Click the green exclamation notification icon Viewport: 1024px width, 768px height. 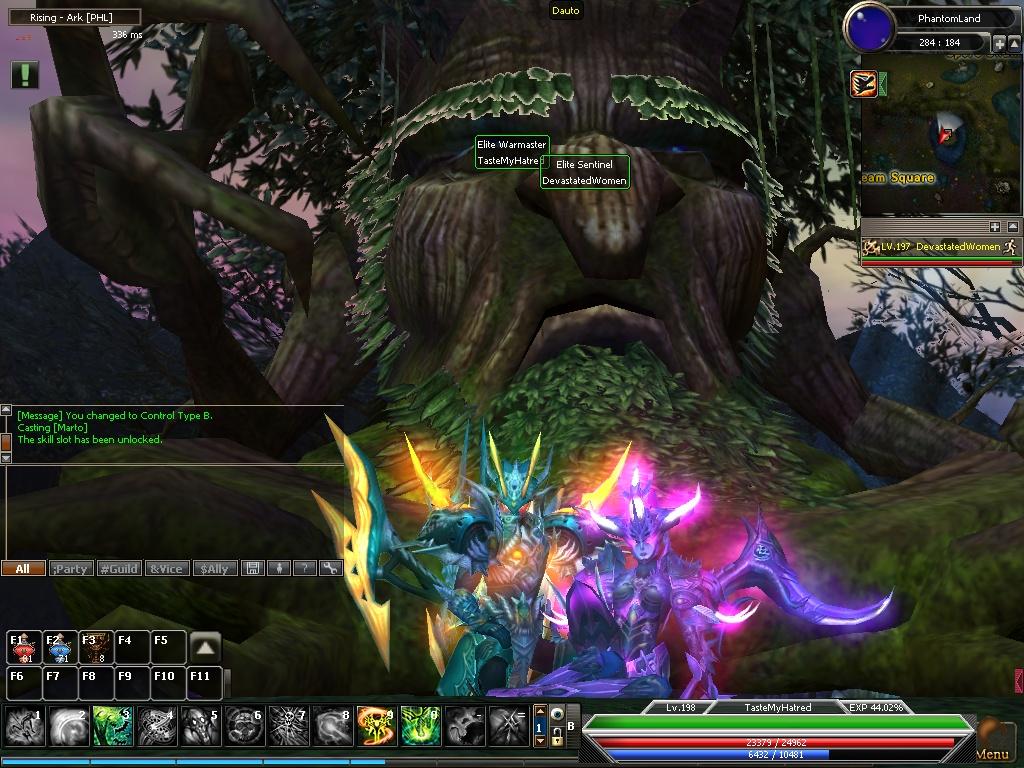click(25, 74)
